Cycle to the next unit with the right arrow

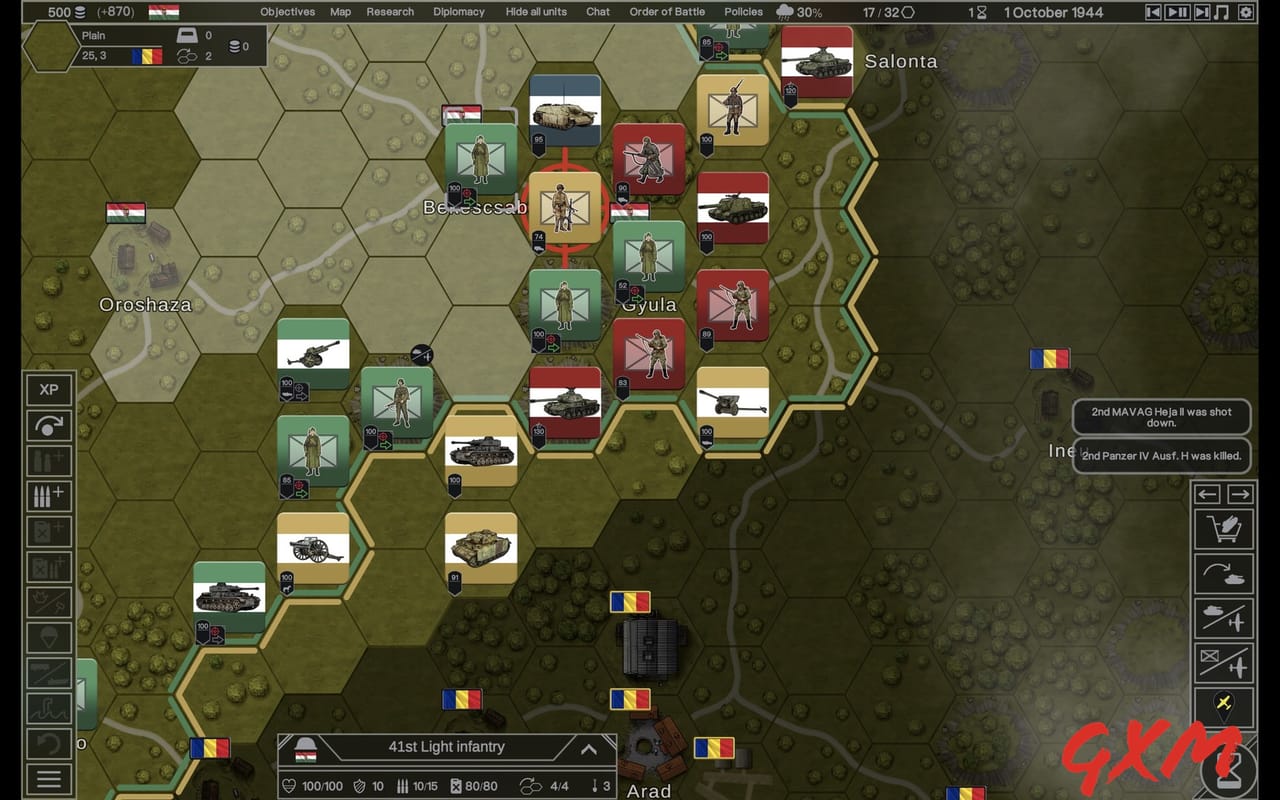click(1242, 494)
